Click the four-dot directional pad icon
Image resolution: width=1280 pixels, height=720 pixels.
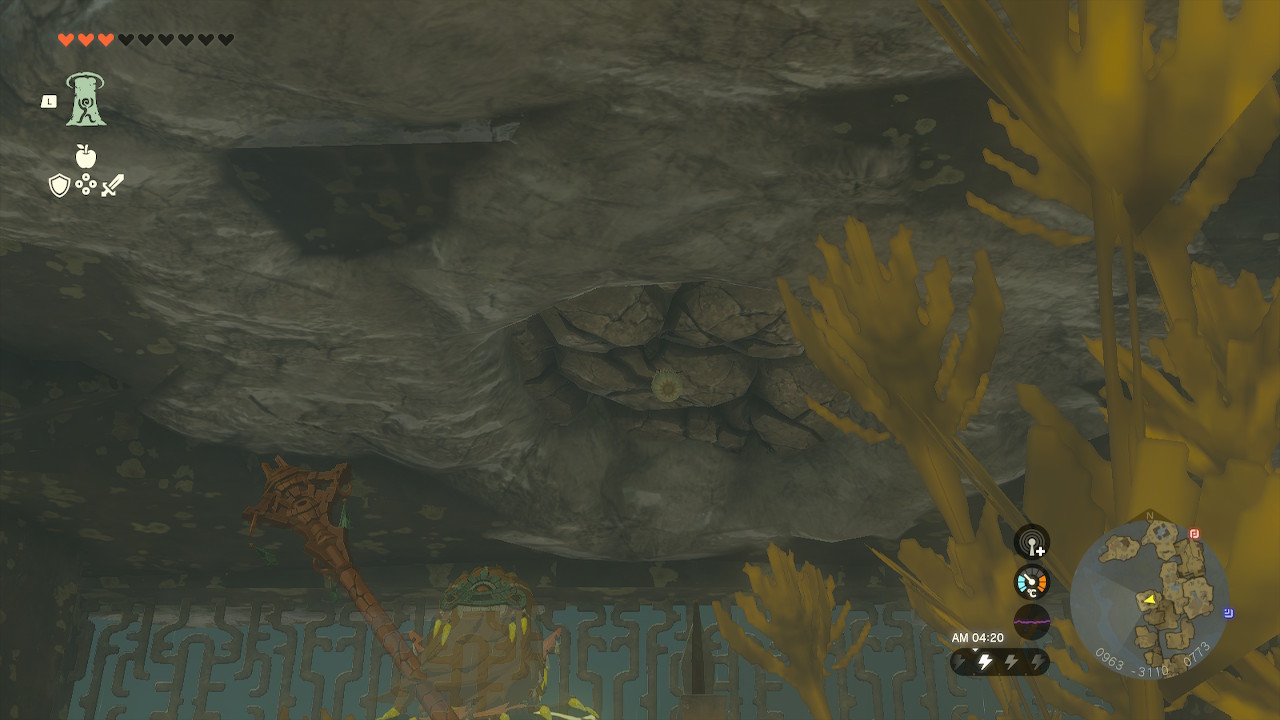tap(86, 185)
